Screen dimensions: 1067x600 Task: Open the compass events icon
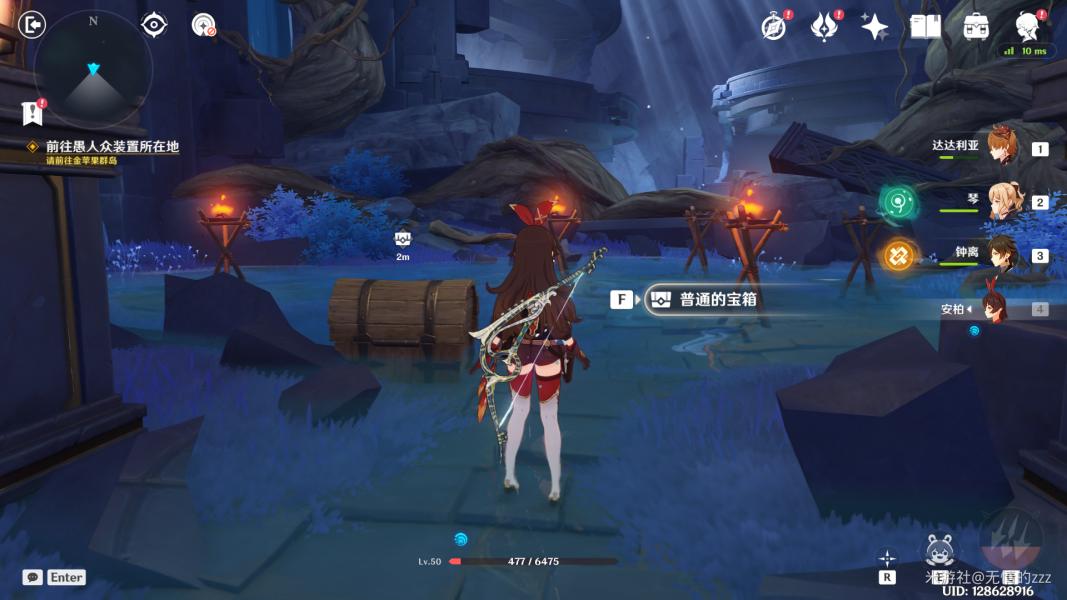774,27
